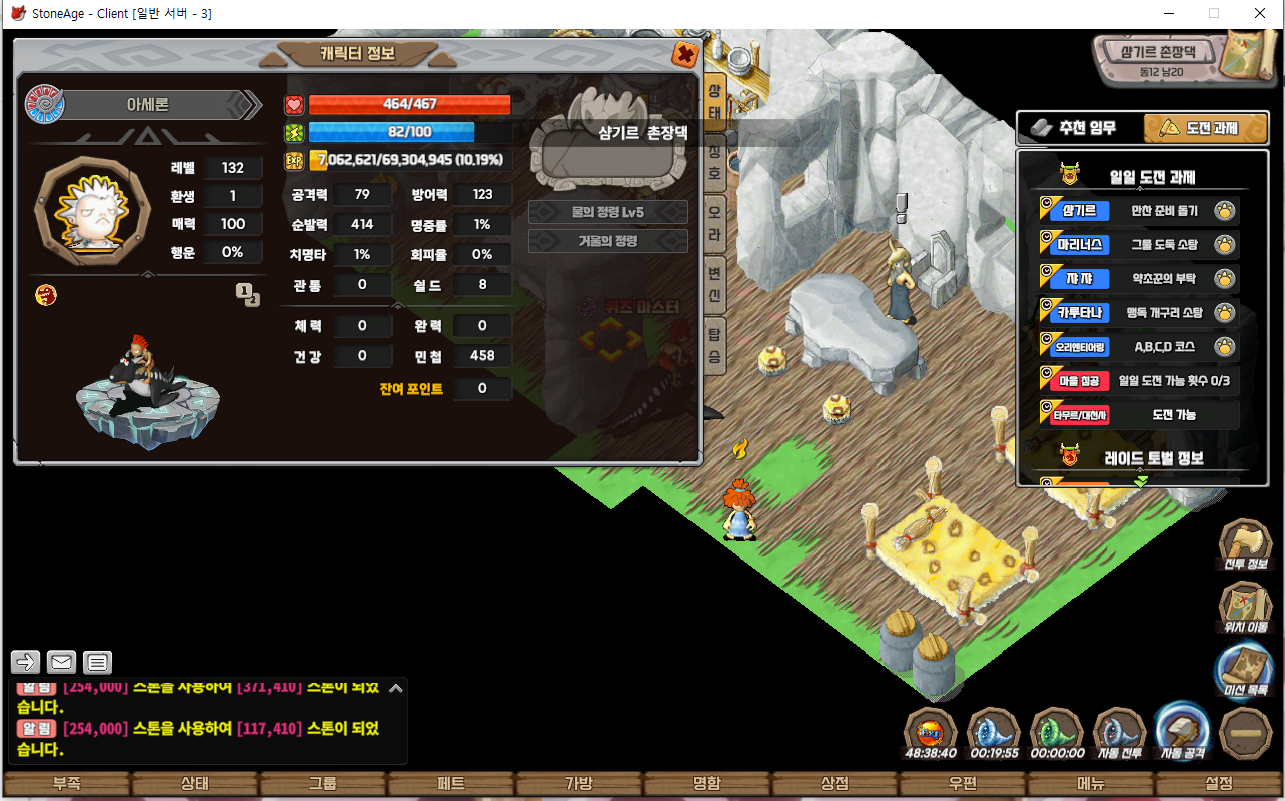Choose the 카루타나 daily challenge row
Image resolution: width=1285 pixels, height=801 pixels.
pos(1139,313)
